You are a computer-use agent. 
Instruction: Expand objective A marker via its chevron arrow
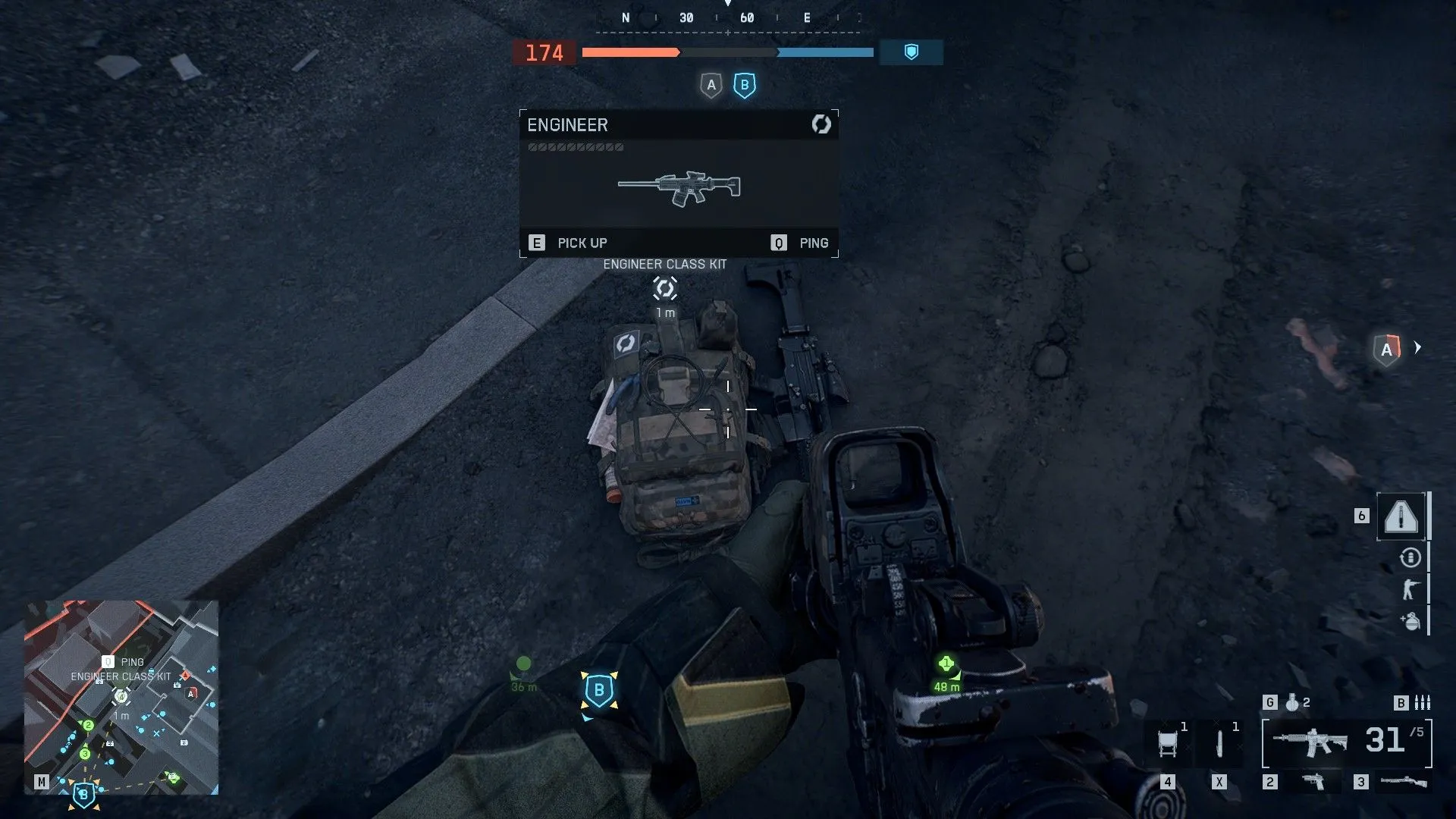tap(1418, 348)
